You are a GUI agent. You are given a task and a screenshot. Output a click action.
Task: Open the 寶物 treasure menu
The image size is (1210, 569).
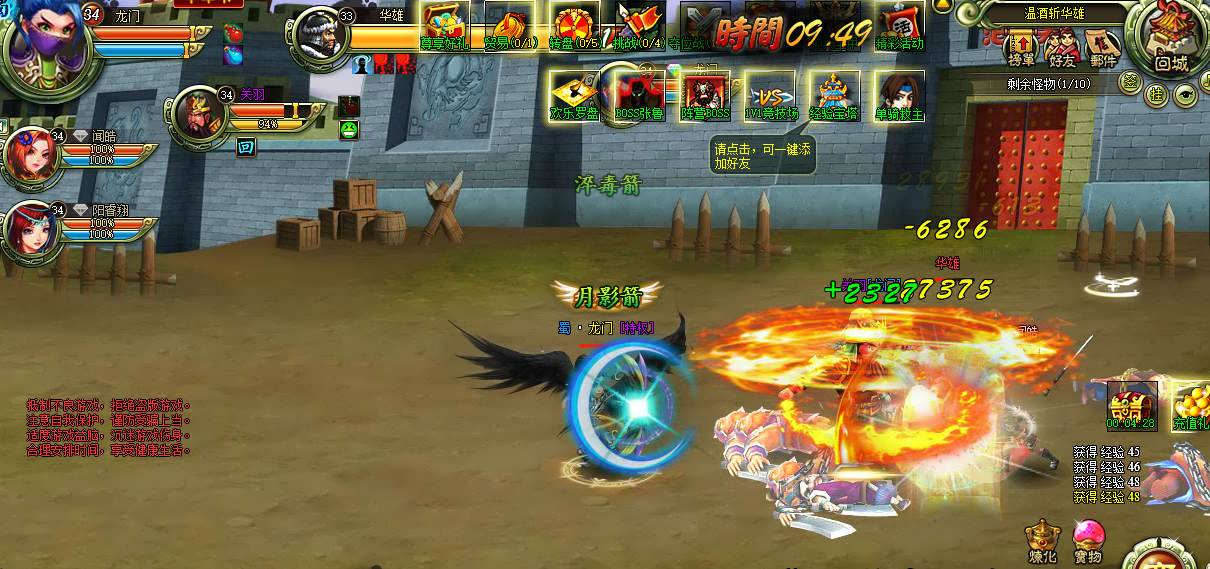[x=1088, y=540]
